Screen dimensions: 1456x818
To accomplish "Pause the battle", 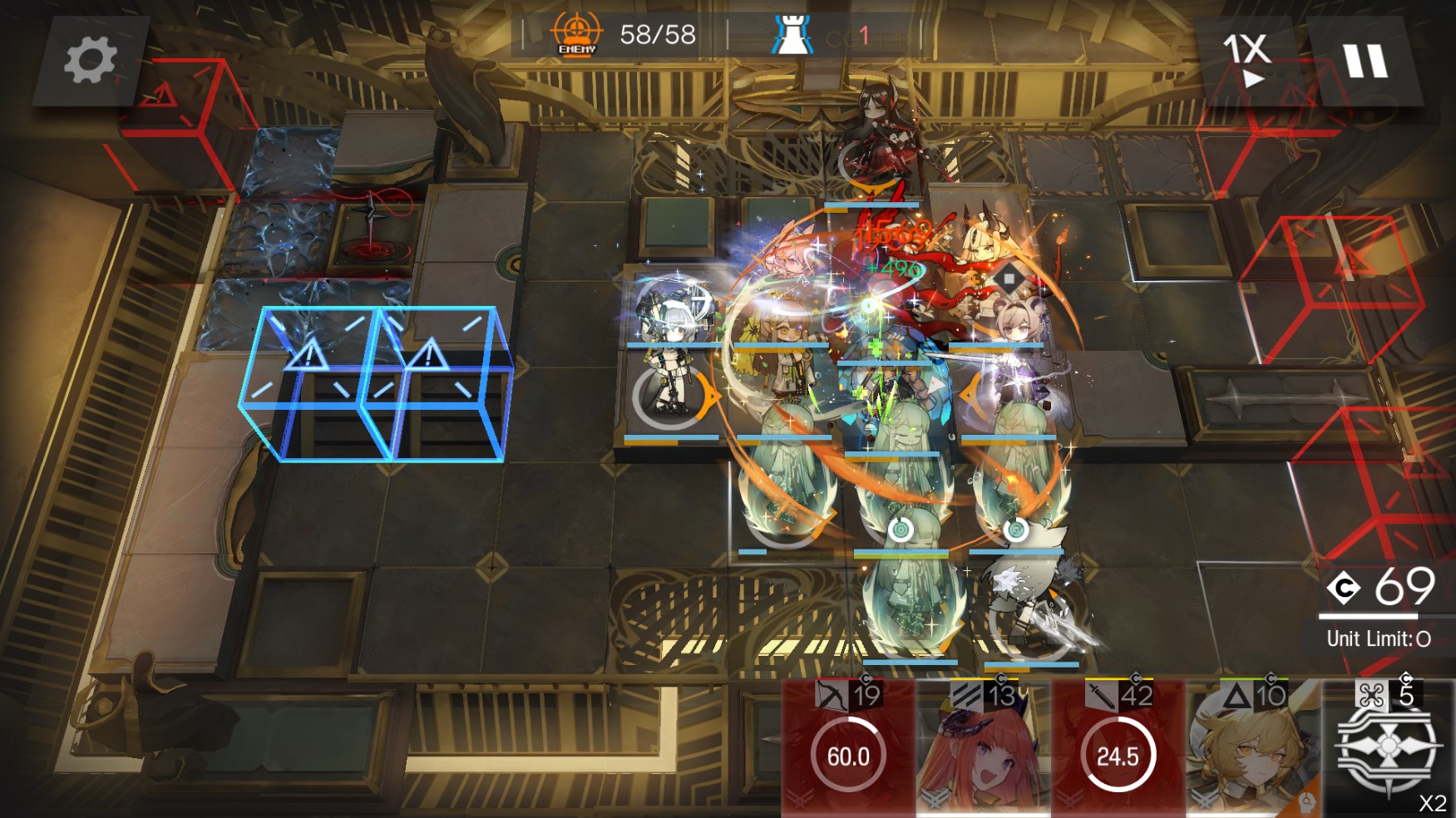I will (1365, 61).
